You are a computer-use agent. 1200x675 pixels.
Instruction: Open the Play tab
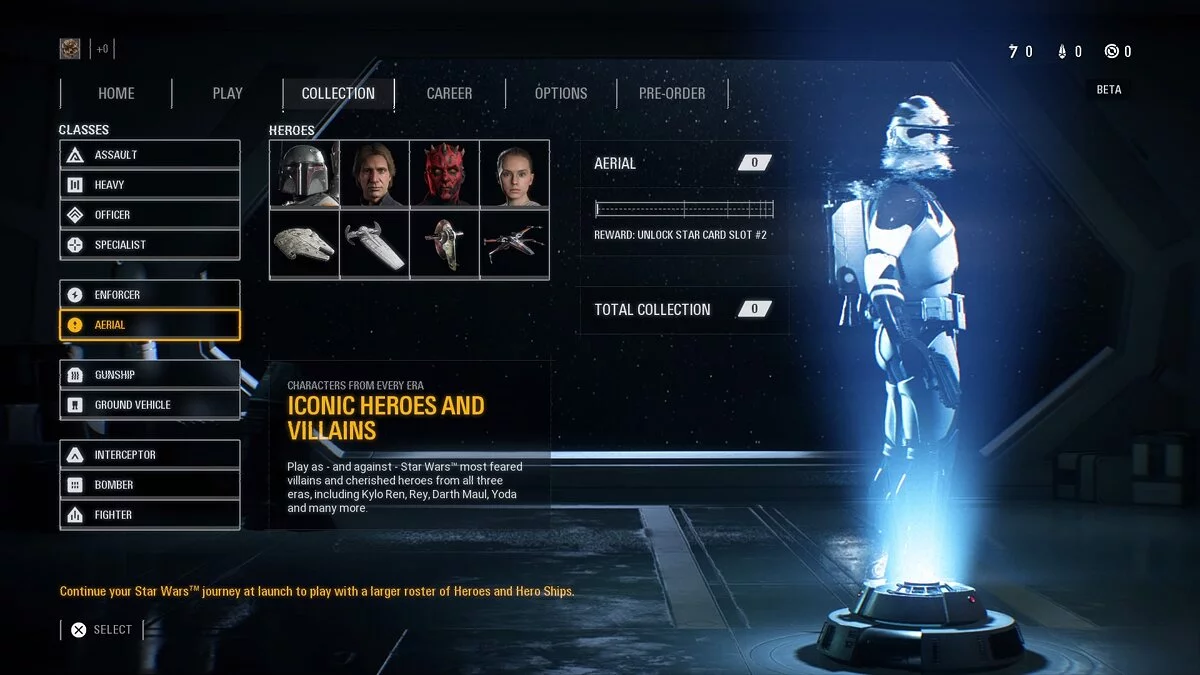pyautogui.click(x=227, y=93)
